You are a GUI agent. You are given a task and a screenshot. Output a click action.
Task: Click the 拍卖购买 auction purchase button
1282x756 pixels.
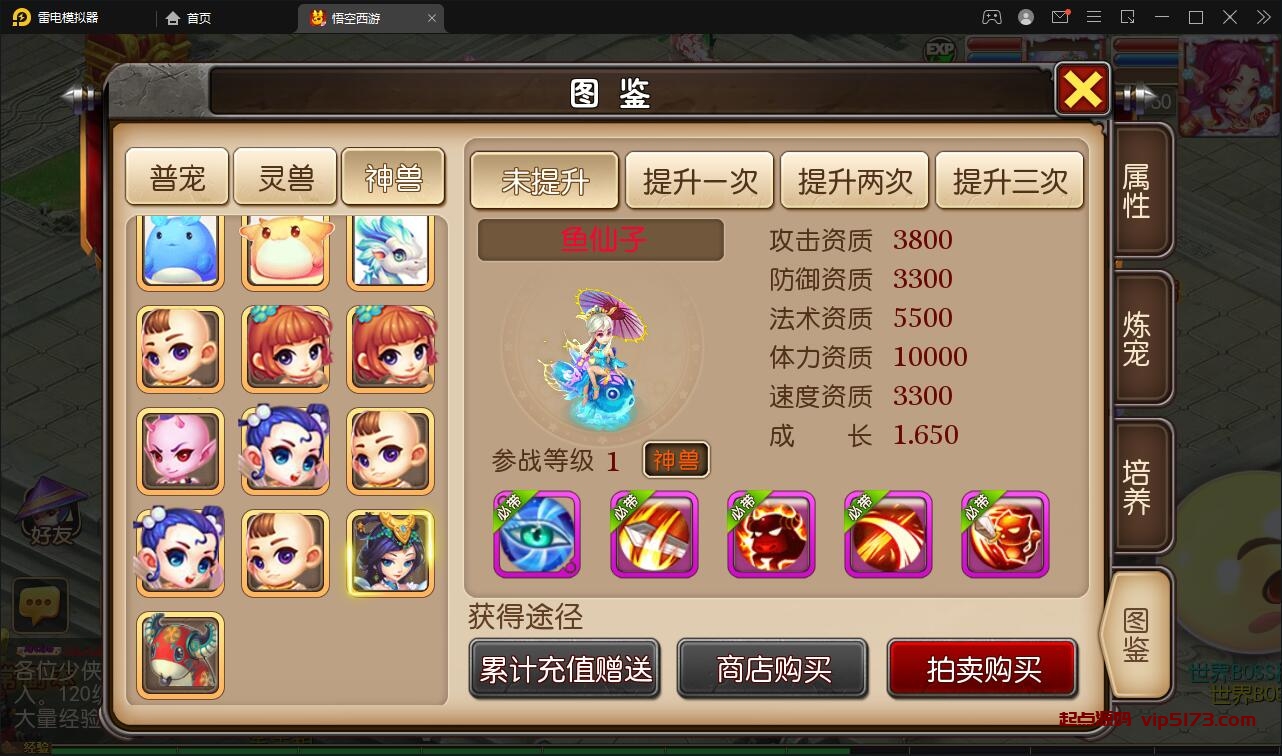coord(982,668)
